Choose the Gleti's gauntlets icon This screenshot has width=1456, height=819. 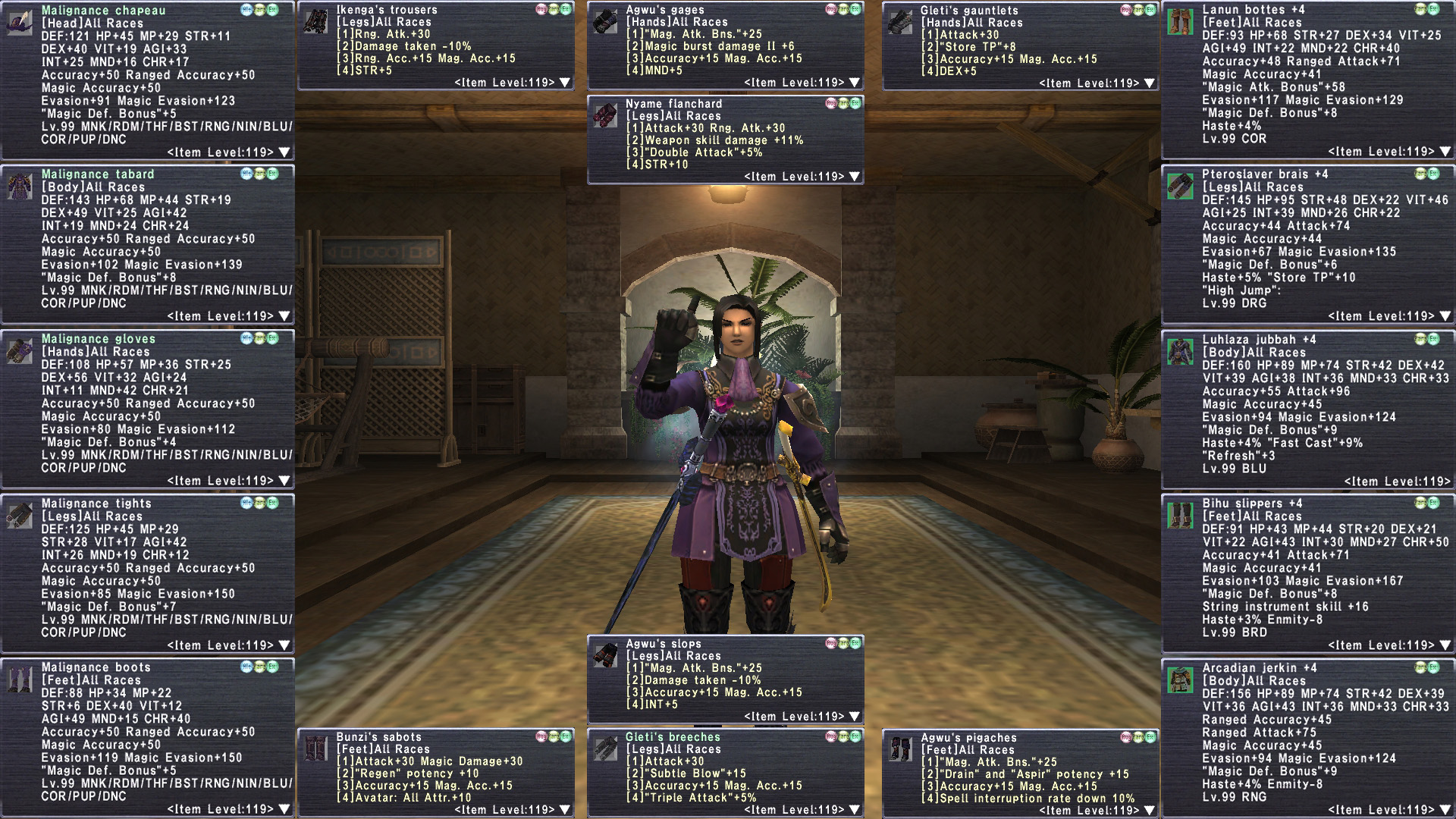(x=900, y=21)
